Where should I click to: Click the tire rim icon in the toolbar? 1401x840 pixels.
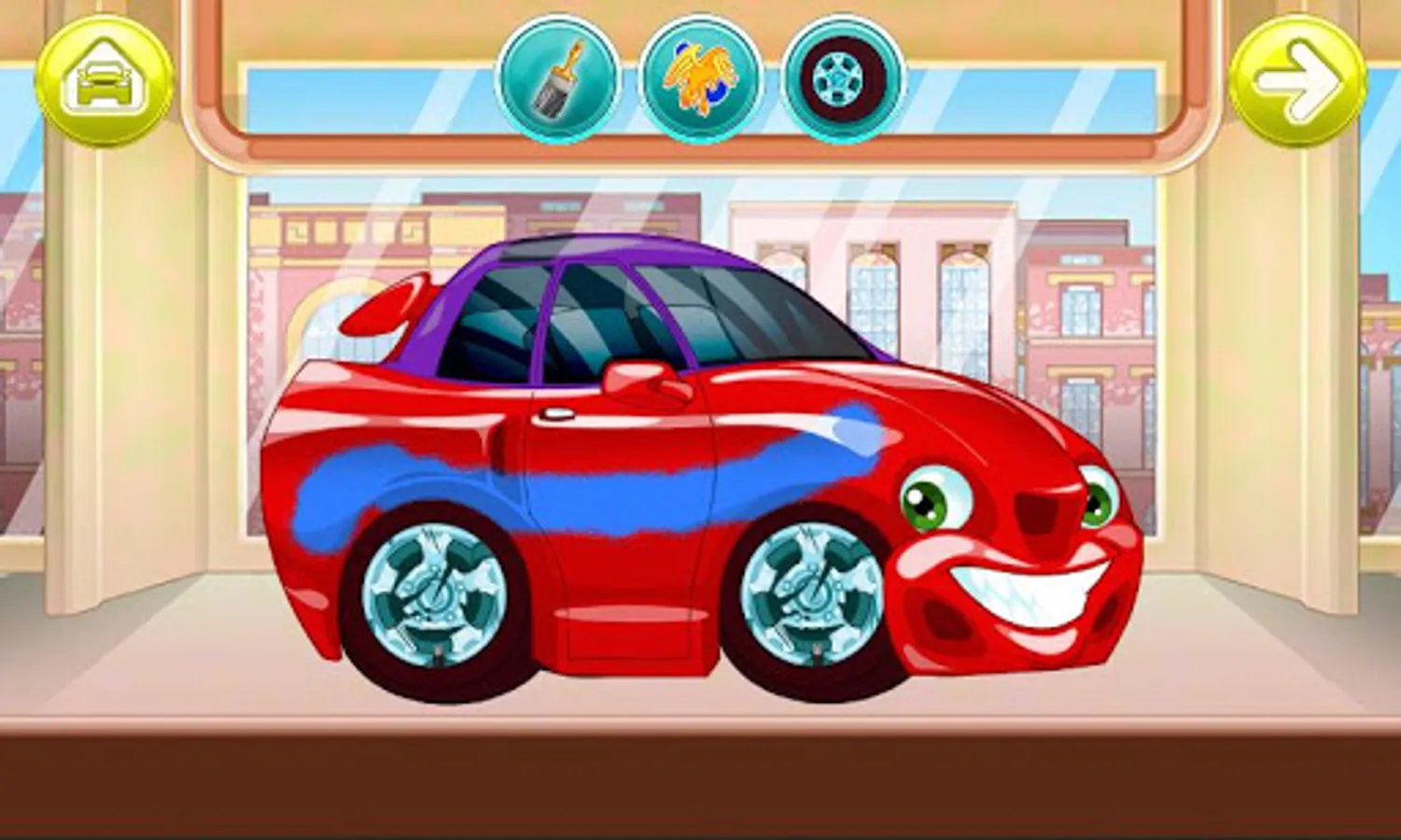pos(840,78)
